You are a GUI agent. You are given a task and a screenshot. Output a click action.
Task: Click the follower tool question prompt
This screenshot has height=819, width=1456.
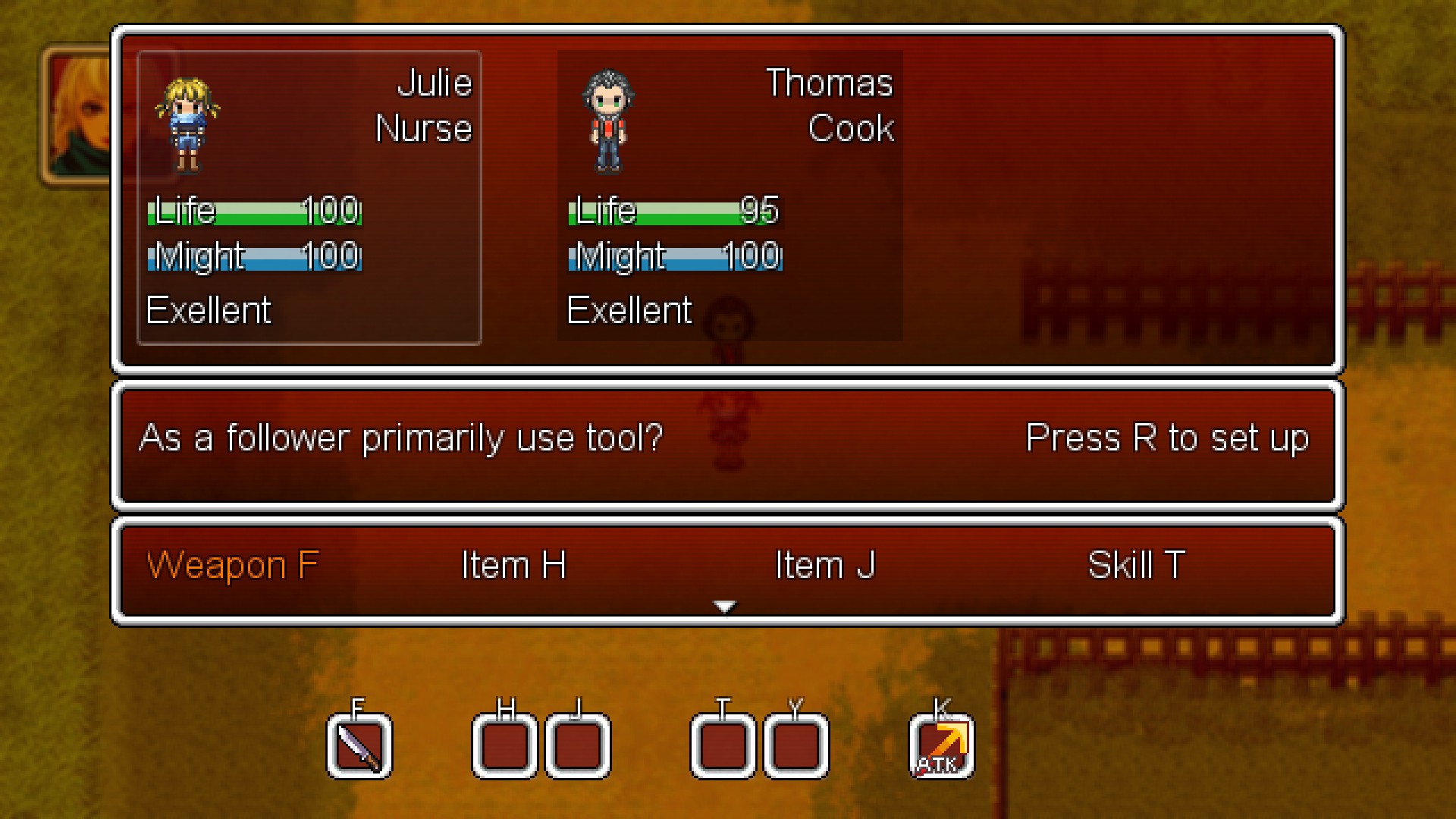pos(402,437)
